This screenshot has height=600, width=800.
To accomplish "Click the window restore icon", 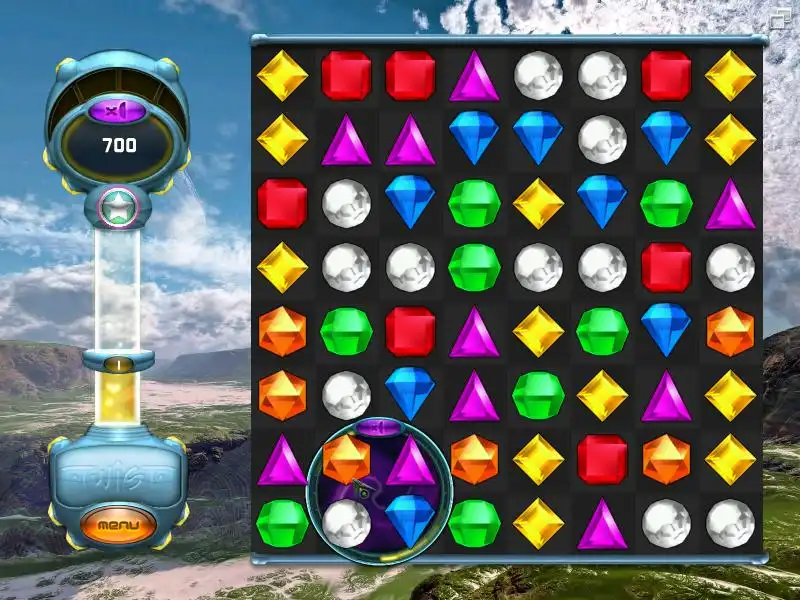I will point(780,16).
